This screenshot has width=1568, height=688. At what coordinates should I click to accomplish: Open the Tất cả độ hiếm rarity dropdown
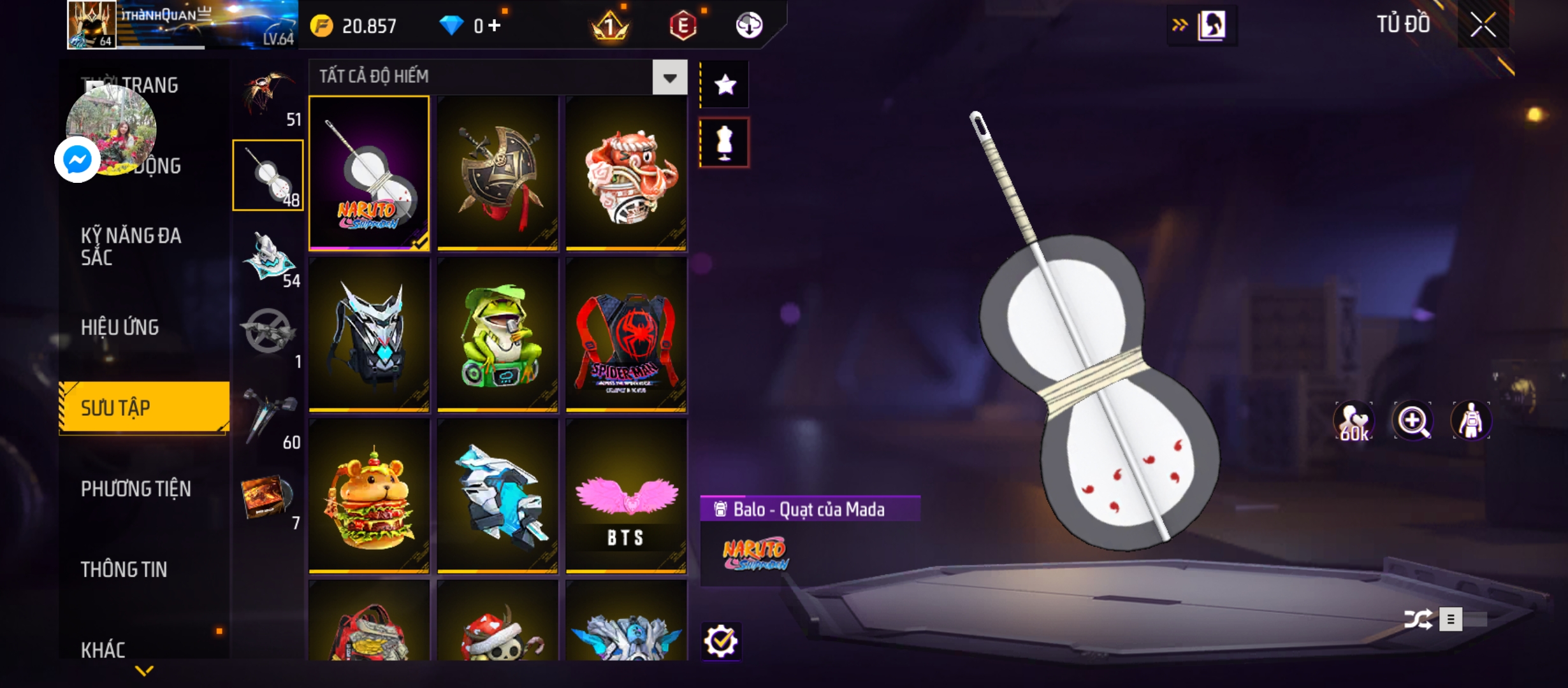[669, 78]
